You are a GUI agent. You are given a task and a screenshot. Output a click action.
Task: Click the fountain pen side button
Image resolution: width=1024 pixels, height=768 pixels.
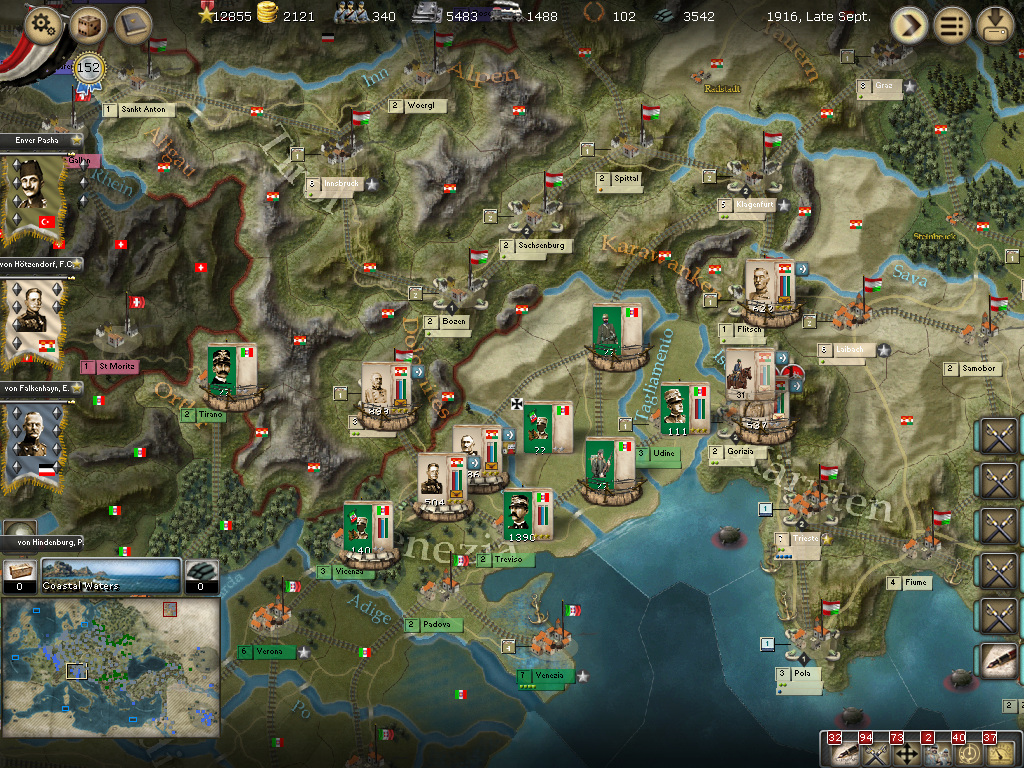(x=998, y=662)
